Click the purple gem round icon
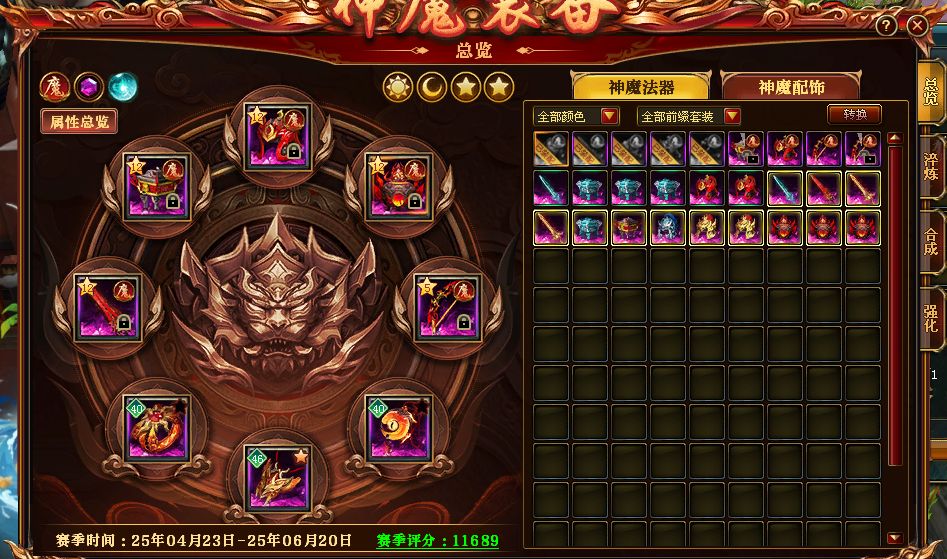This screenshot has width=947, height=559. pyautogui.click(x=88, y=87)
